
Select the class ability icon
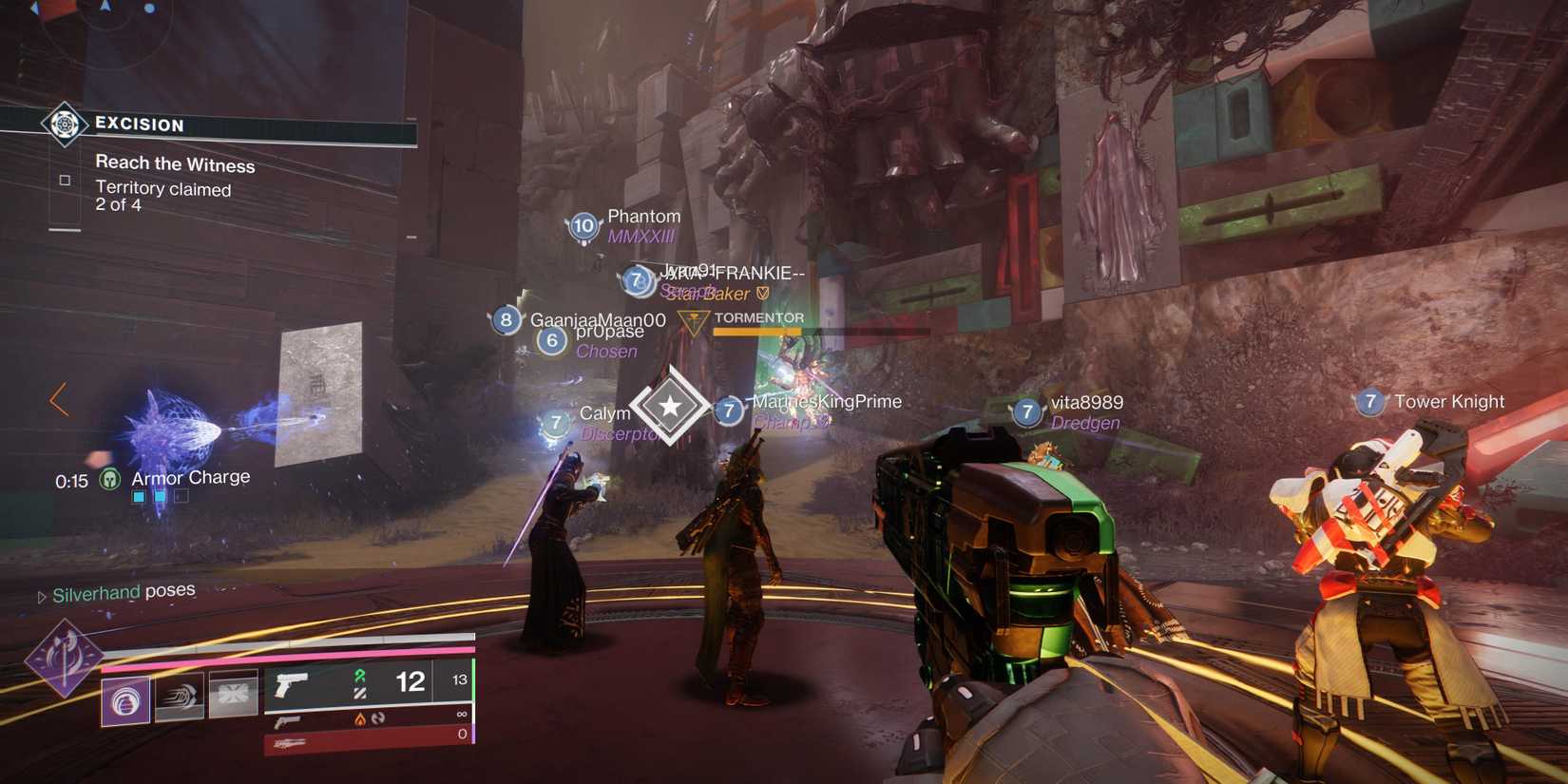point(232,694)
